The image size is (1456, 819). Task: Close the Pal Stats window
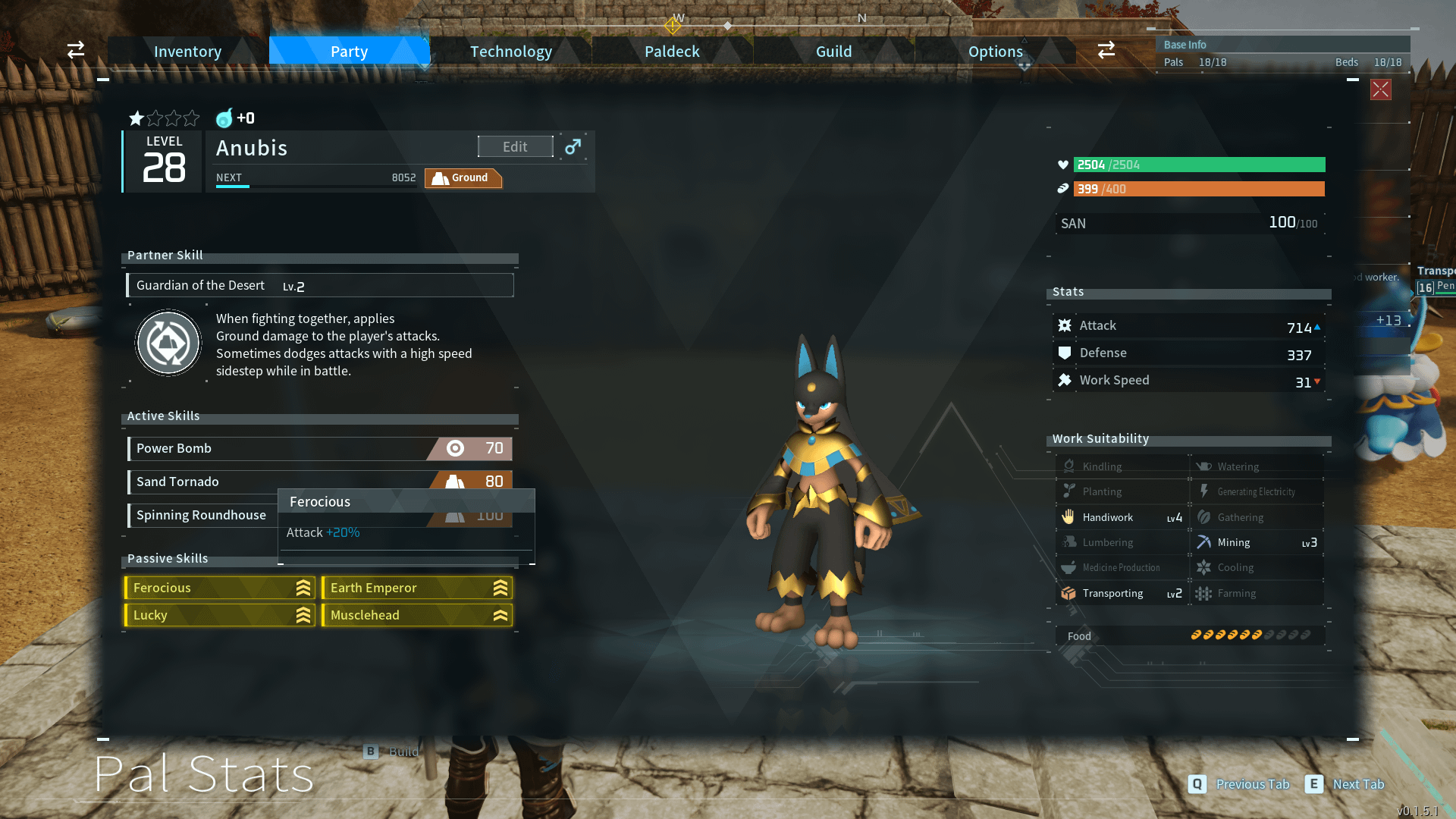pos(1380,90)
